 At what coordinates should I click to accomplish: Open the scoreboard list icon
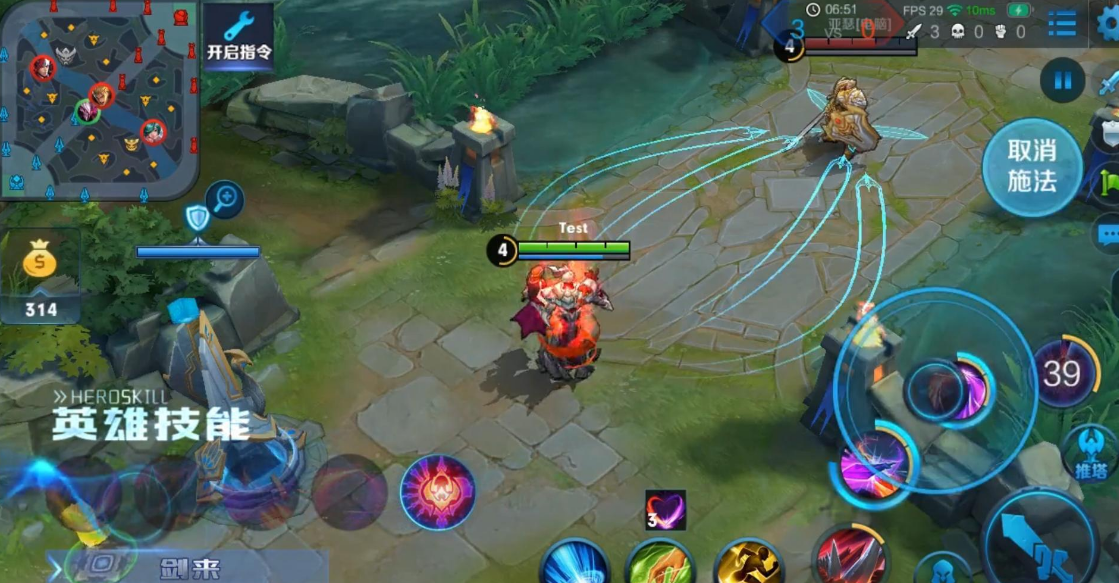1062,23
